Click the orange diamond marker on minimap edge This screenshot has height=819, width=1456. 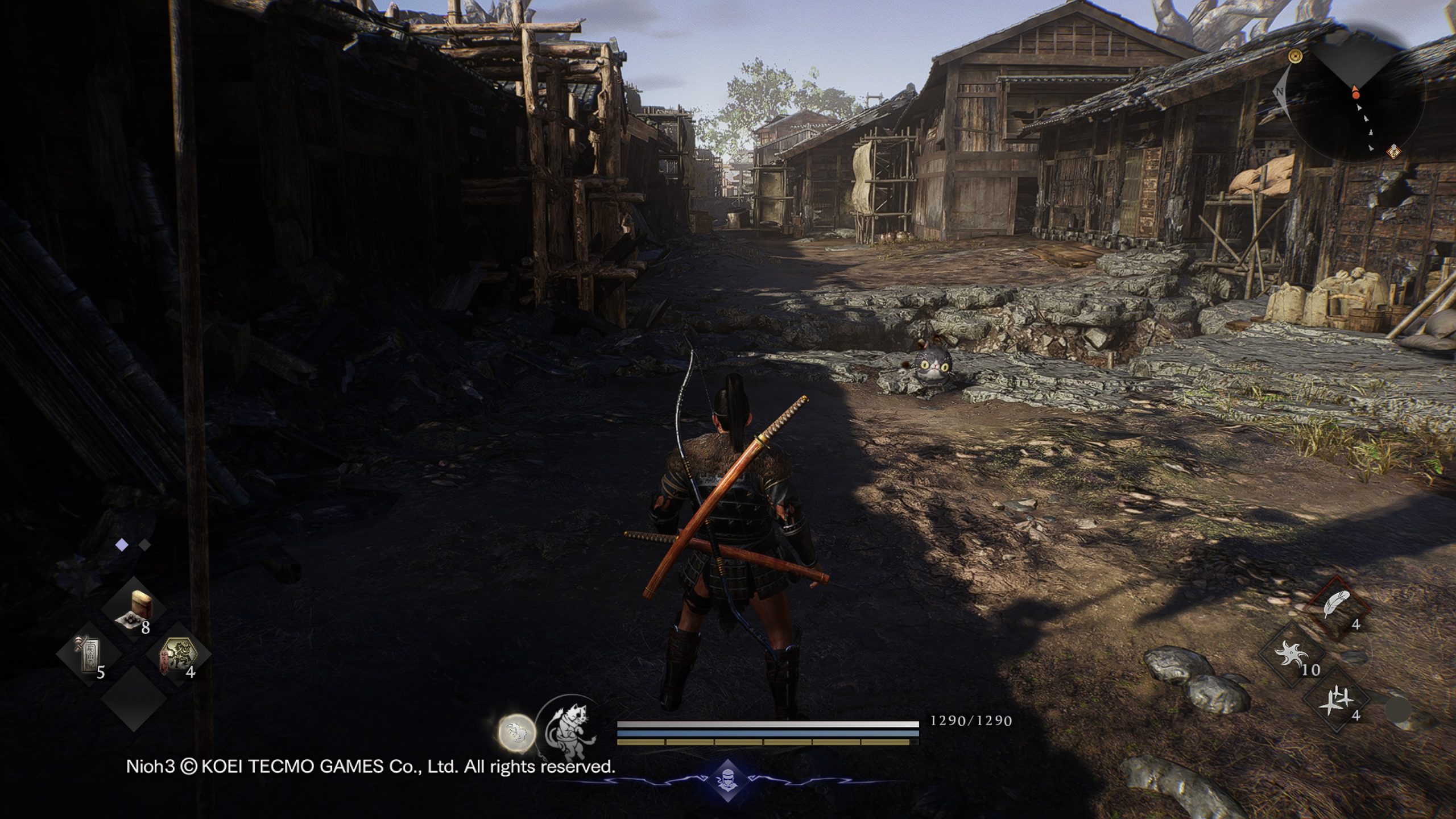click(x=1393, y=151)
